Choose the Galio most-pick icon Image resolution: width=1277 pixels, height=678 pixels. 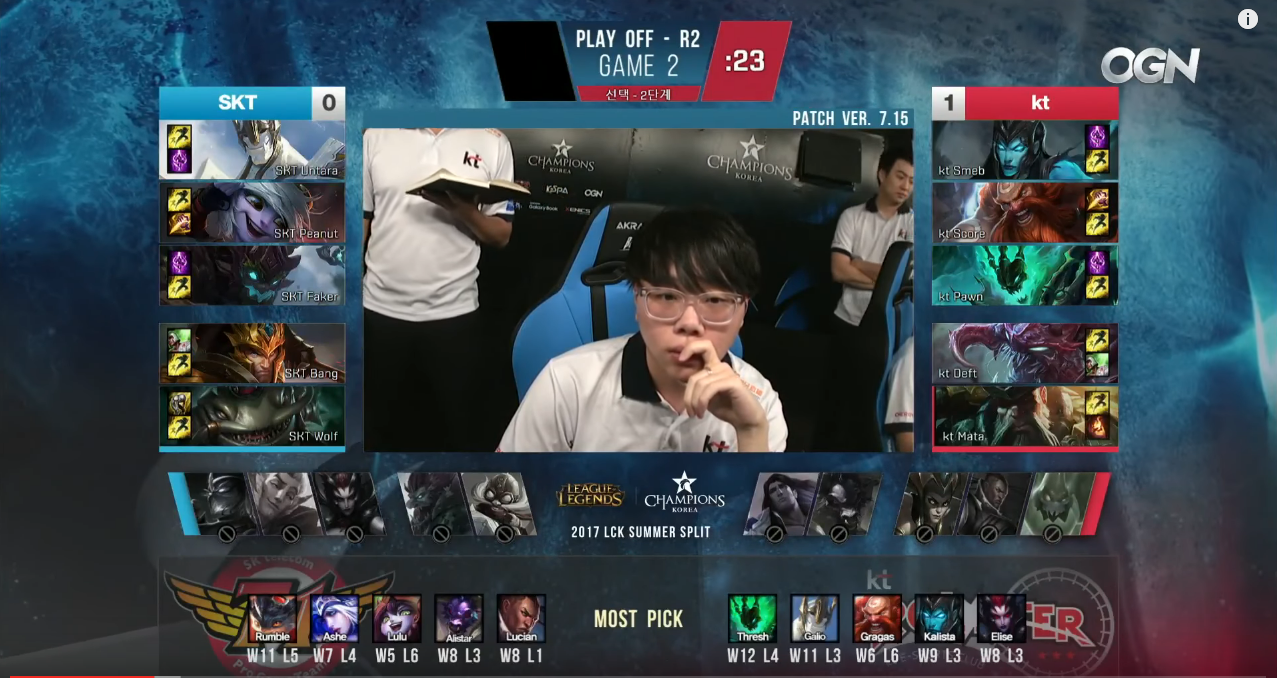coord(815,619)
